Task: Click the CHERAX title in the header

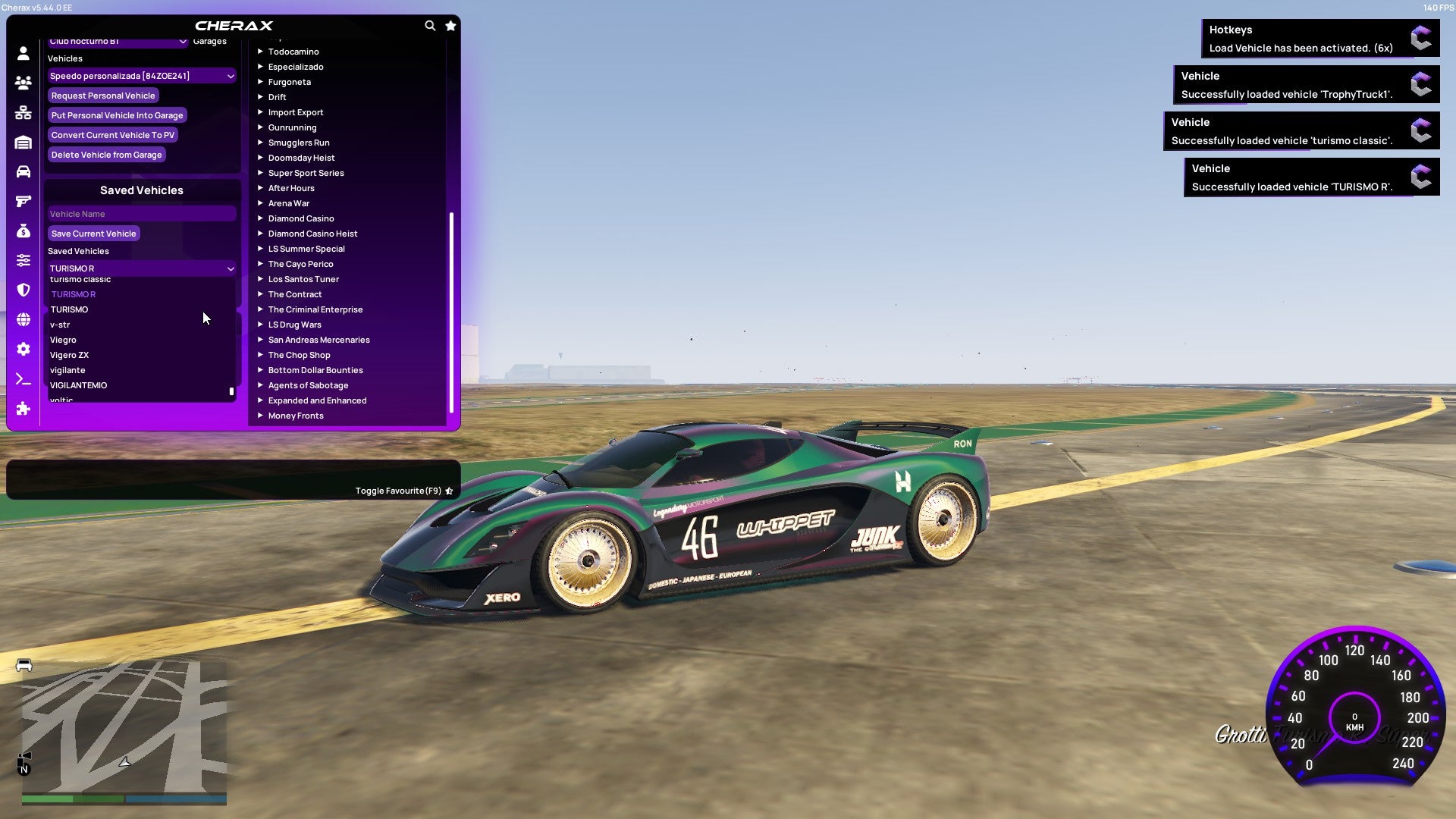Action: (234, 25)
